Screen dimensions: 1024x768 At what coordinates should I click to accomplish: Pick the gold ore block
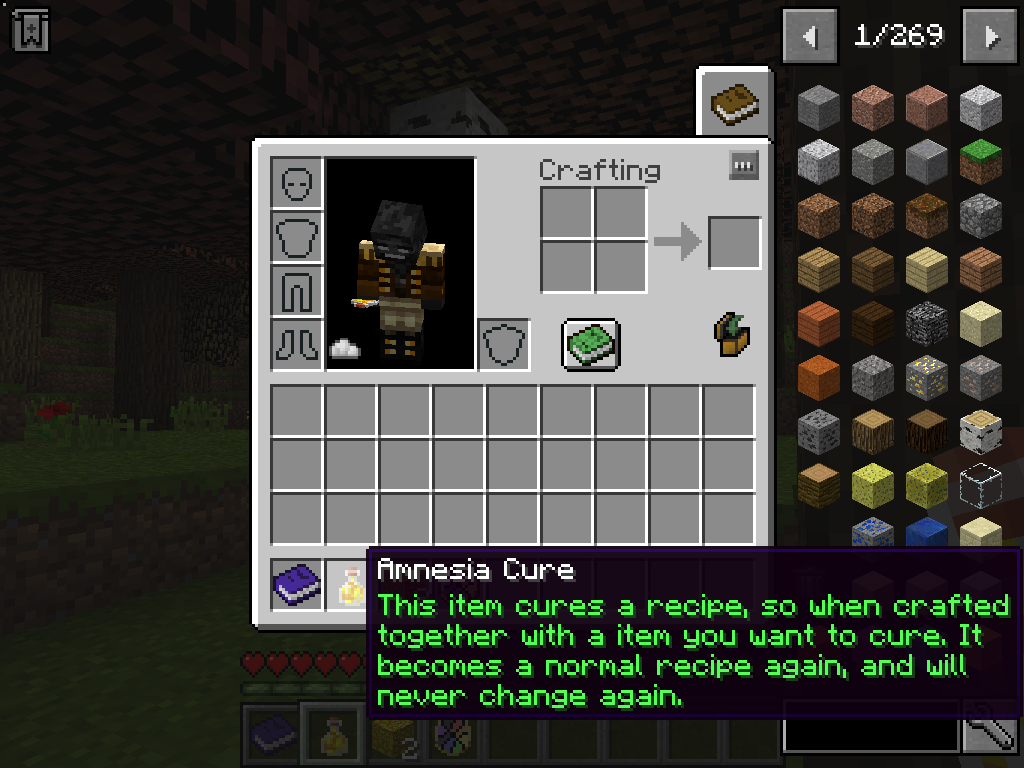927,377
